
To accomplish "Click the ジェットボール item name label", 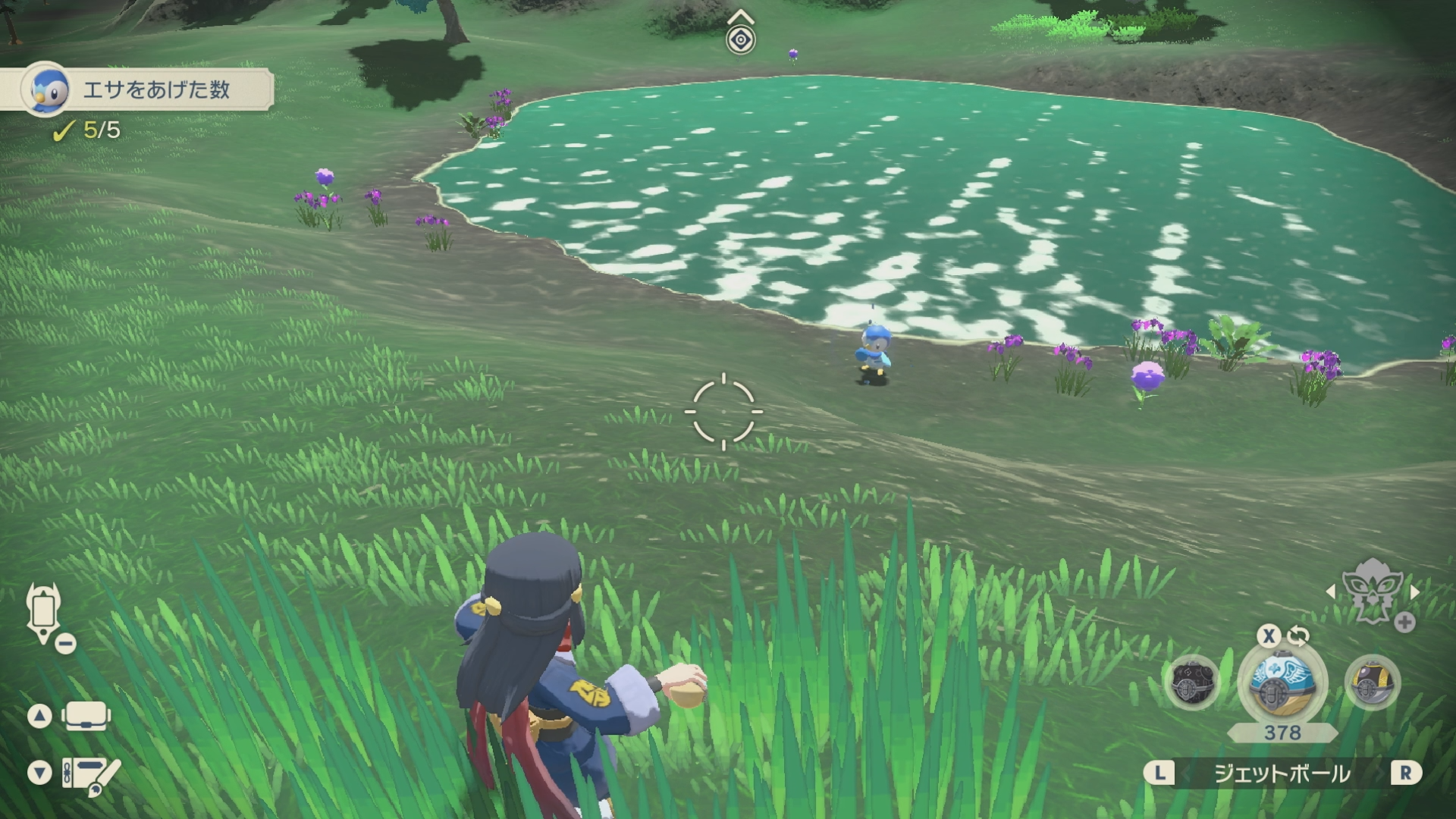I will pyautogui.click(x=1282, y=773).
